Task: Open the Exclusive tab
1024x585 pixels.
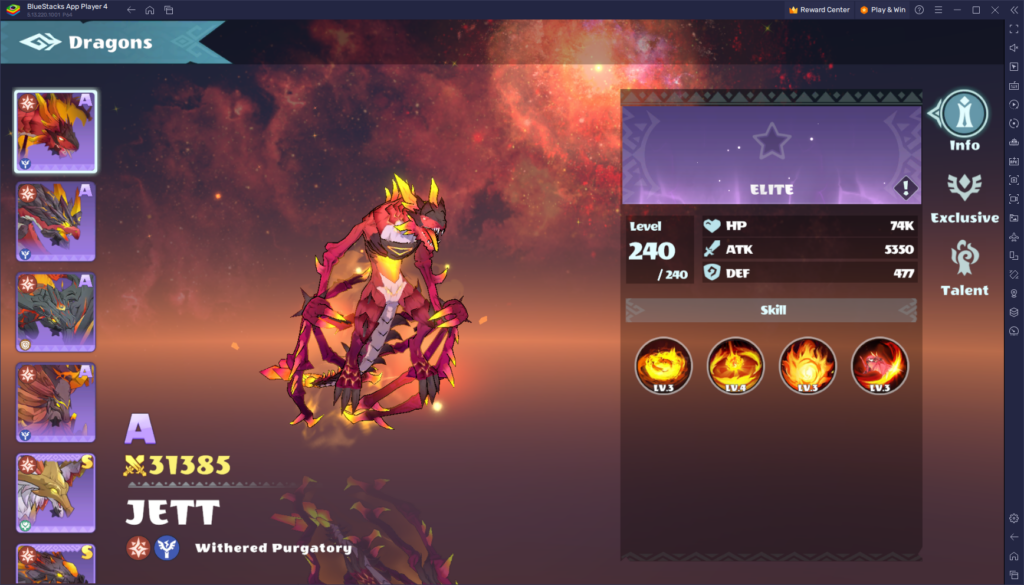Action: pyautogui.click(x=964, y=195)
